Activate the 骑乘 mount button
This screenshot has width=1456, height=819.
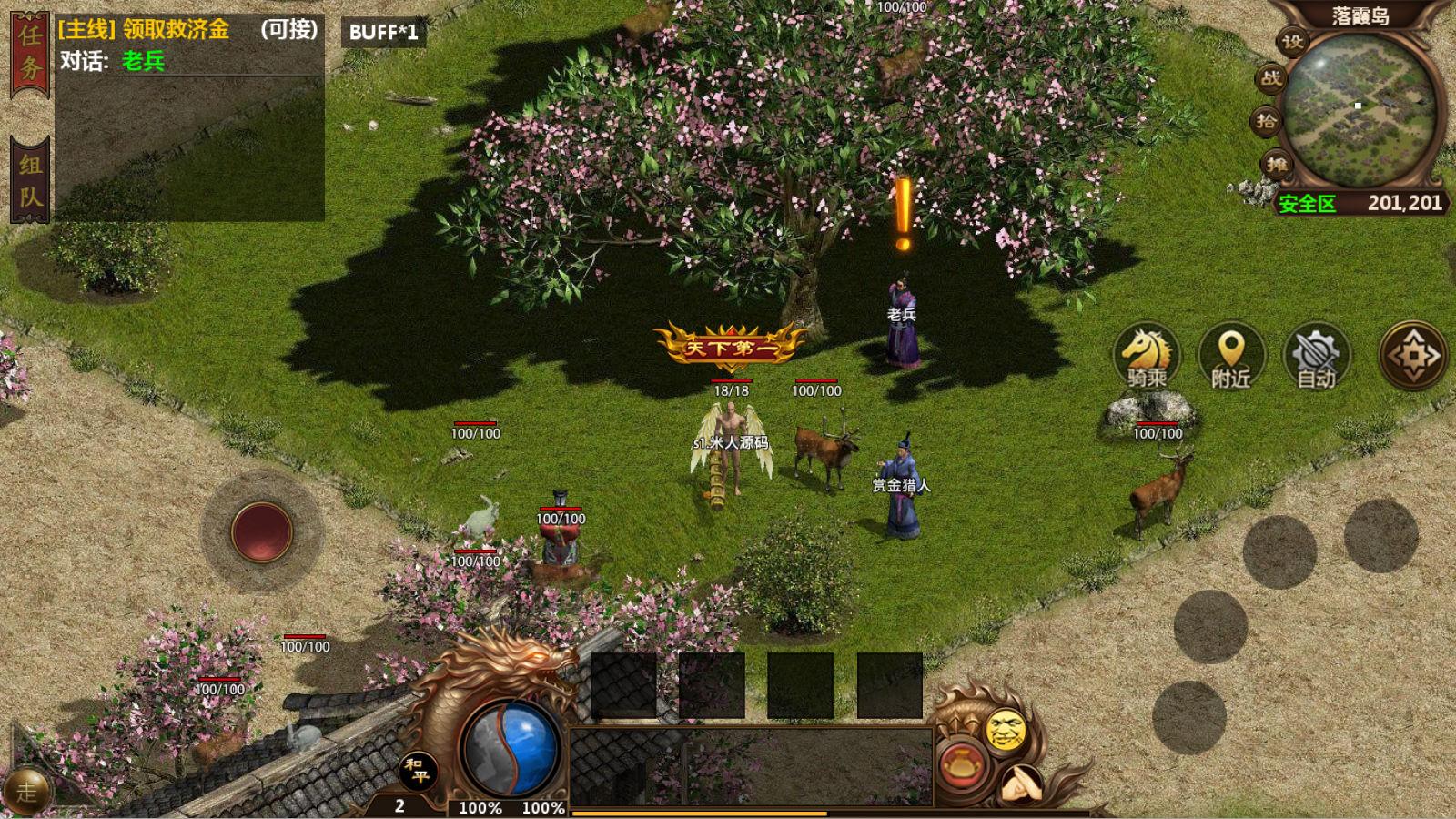1147,356
